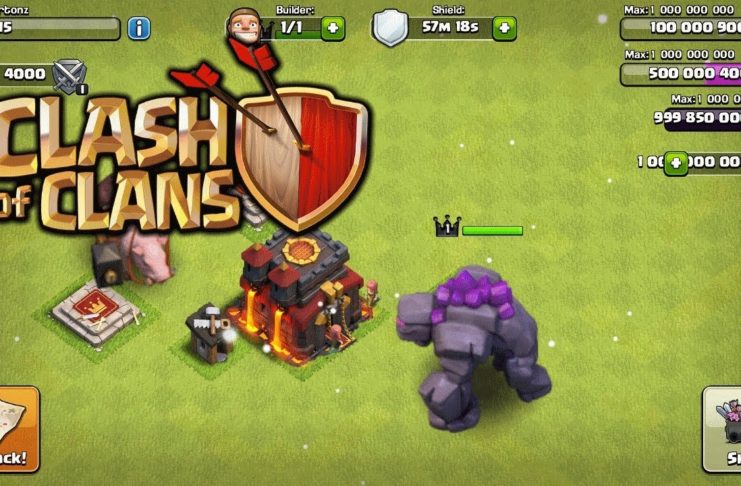The width and height of the screenshot is (741, 486).
Task: Extend shield using the green plus button
Action: coord(506,28)
